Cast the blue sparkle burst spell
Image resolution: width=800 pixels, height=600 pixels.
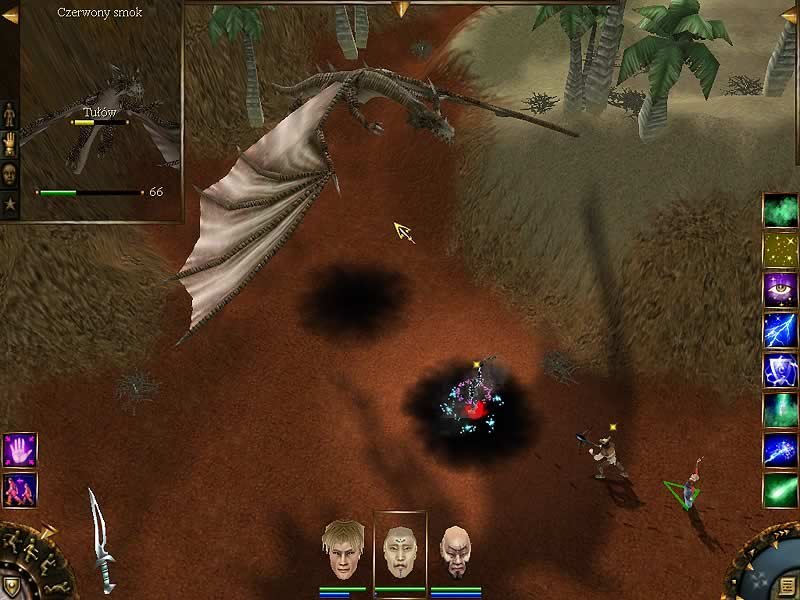pyautogui.click(x=779, y=449)
